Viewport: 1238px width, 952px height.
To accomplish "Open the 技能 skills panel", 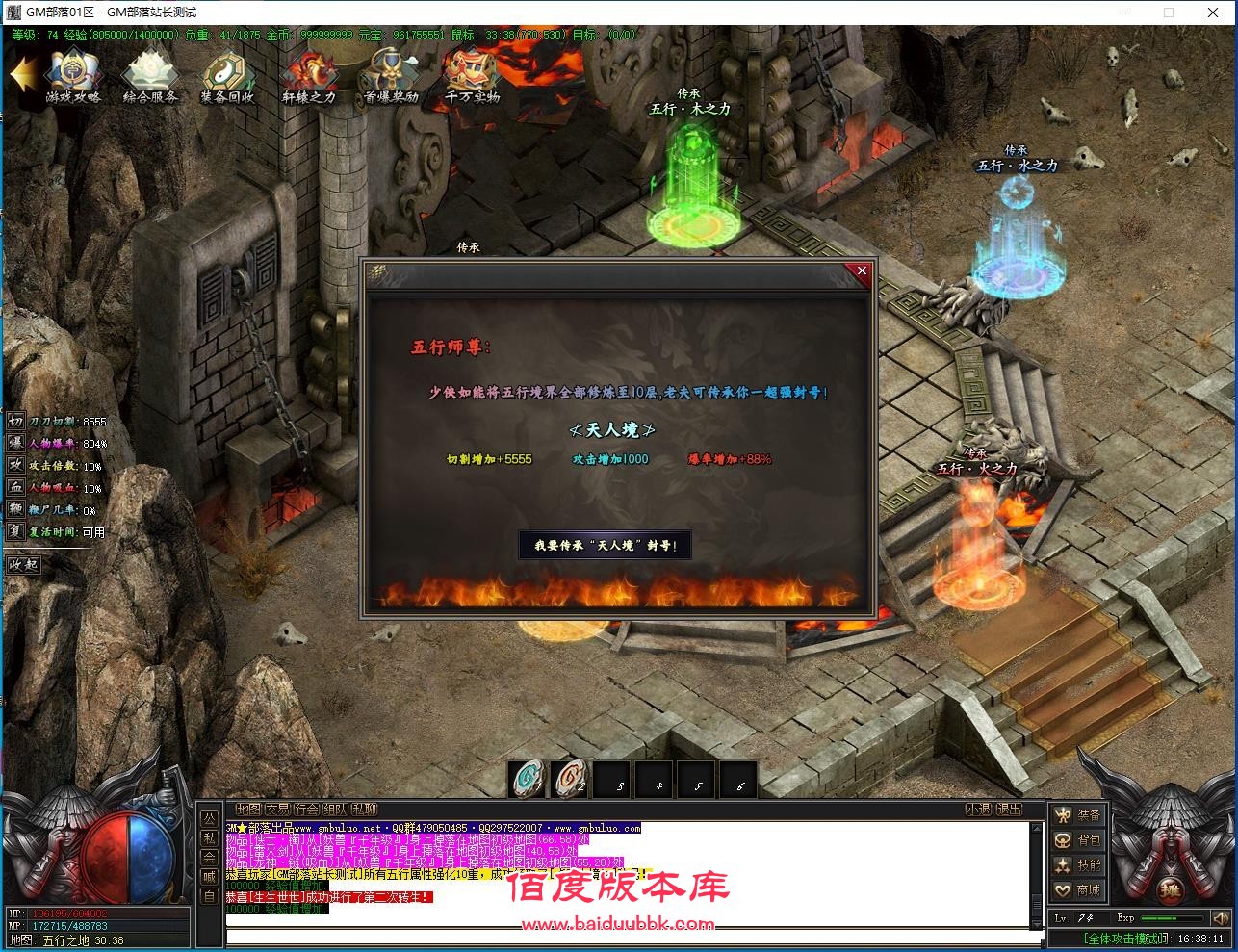I will click(1077, 865).
